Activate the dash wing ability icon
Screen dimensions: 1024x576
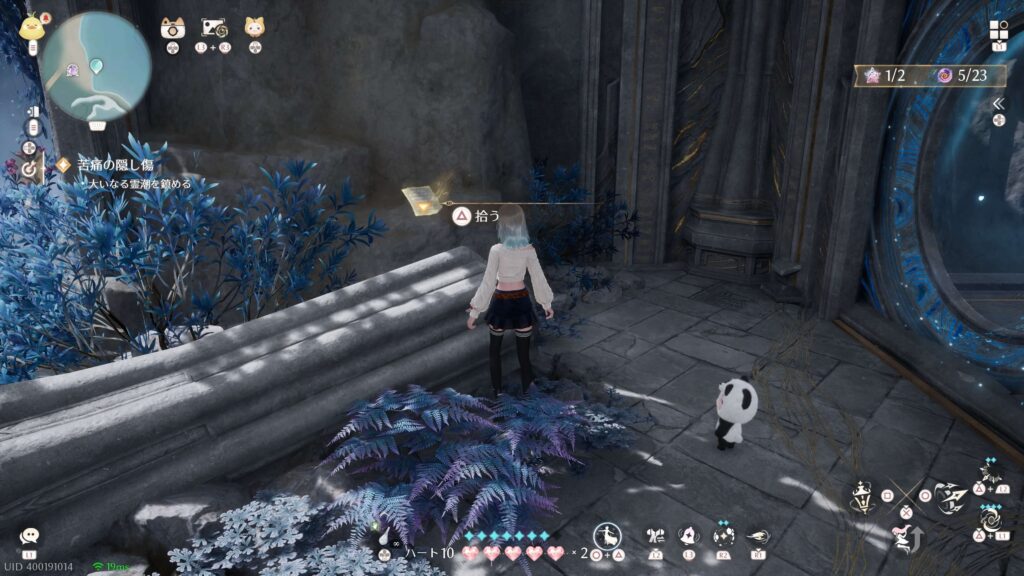point(757,536)
